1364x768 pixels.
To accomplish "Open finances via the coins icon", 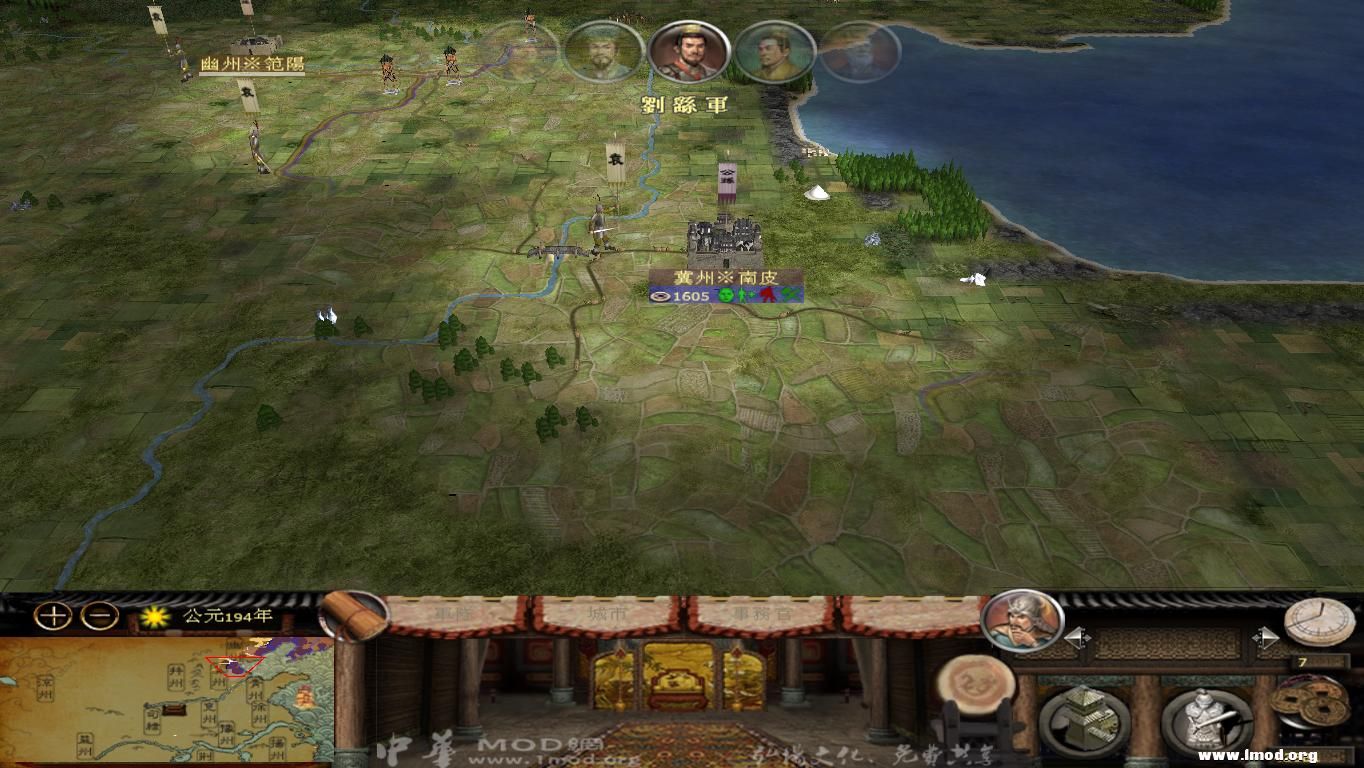I will click(x=1312, y=700).
